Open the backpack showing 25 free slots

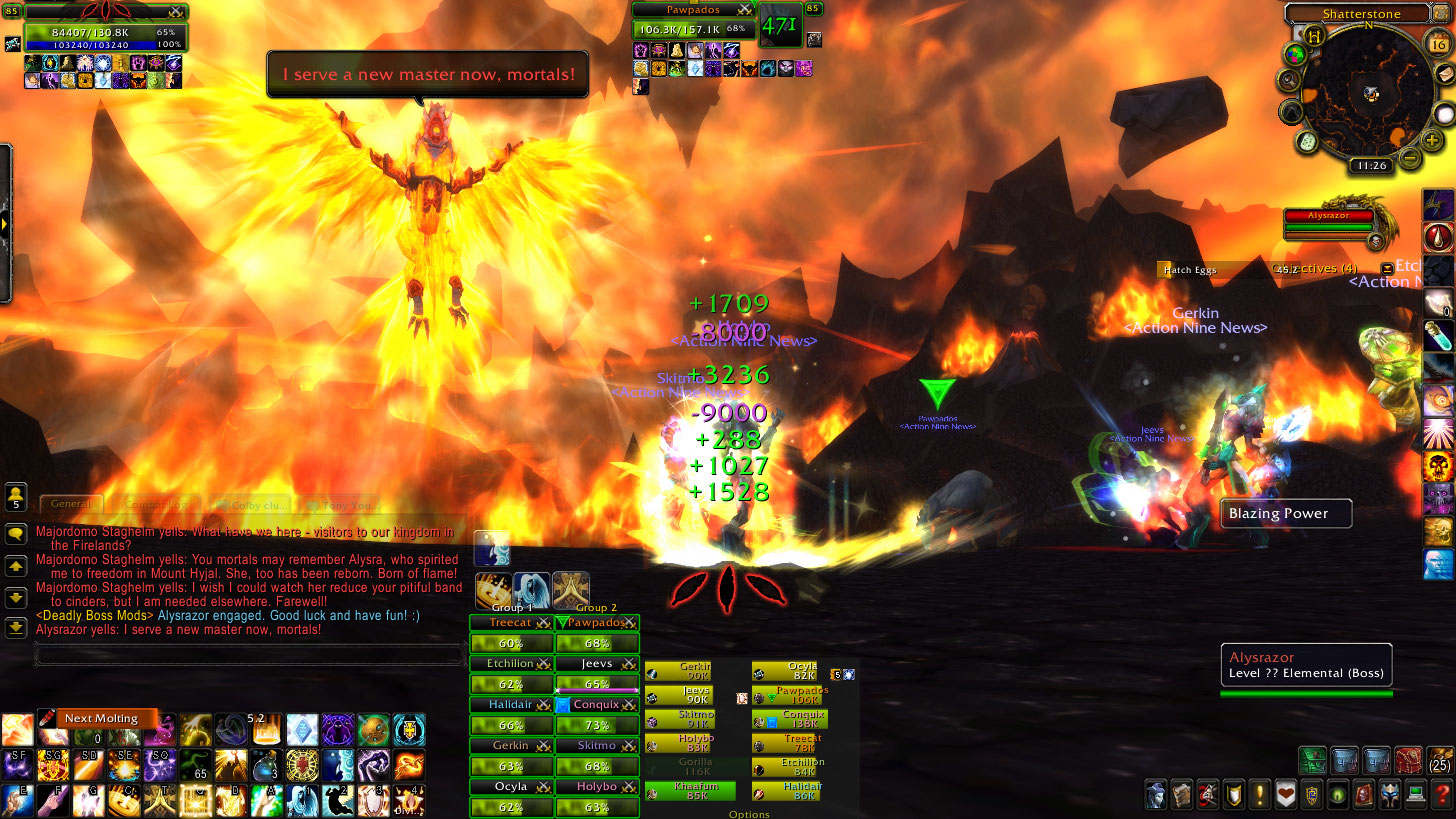1440,760
